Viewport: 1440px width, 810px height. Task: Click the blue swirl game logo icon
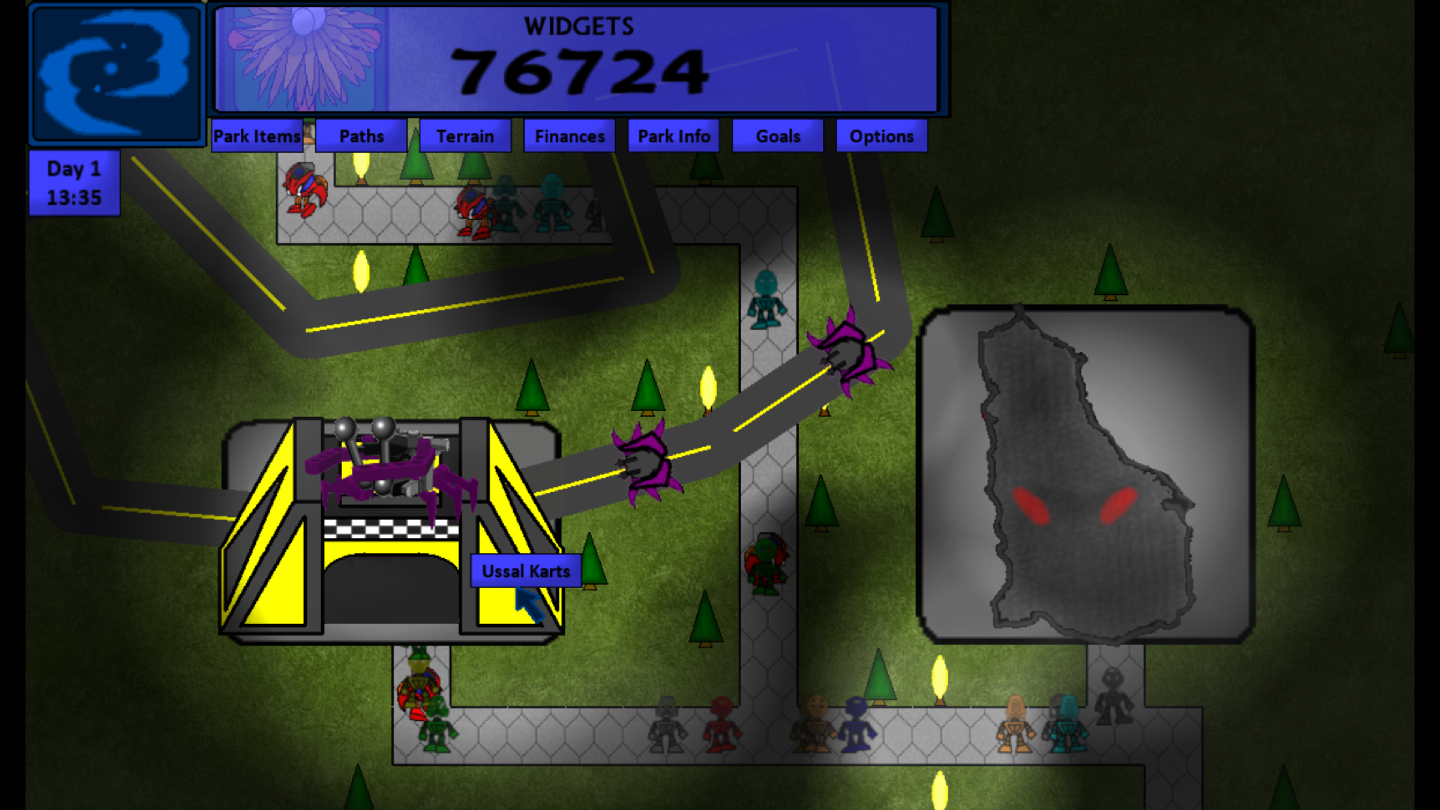[115, 70]
